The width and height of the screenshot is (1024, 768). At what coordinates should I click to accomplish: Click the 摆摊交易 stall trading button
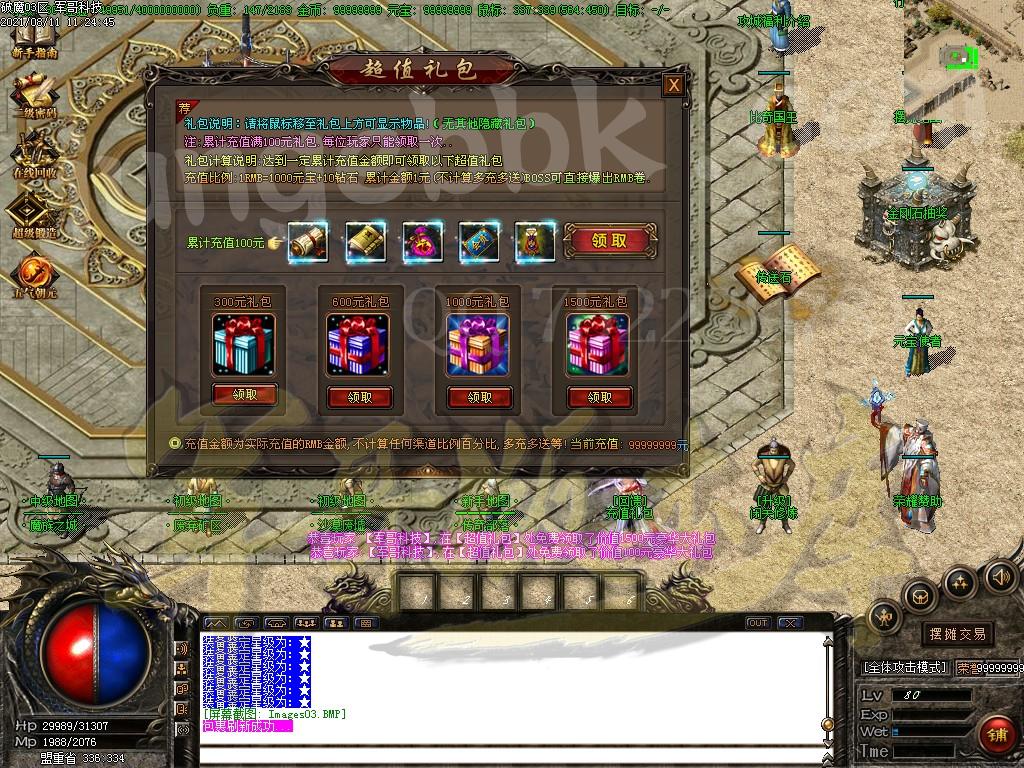pyautogui.click(x=957, y=634)
